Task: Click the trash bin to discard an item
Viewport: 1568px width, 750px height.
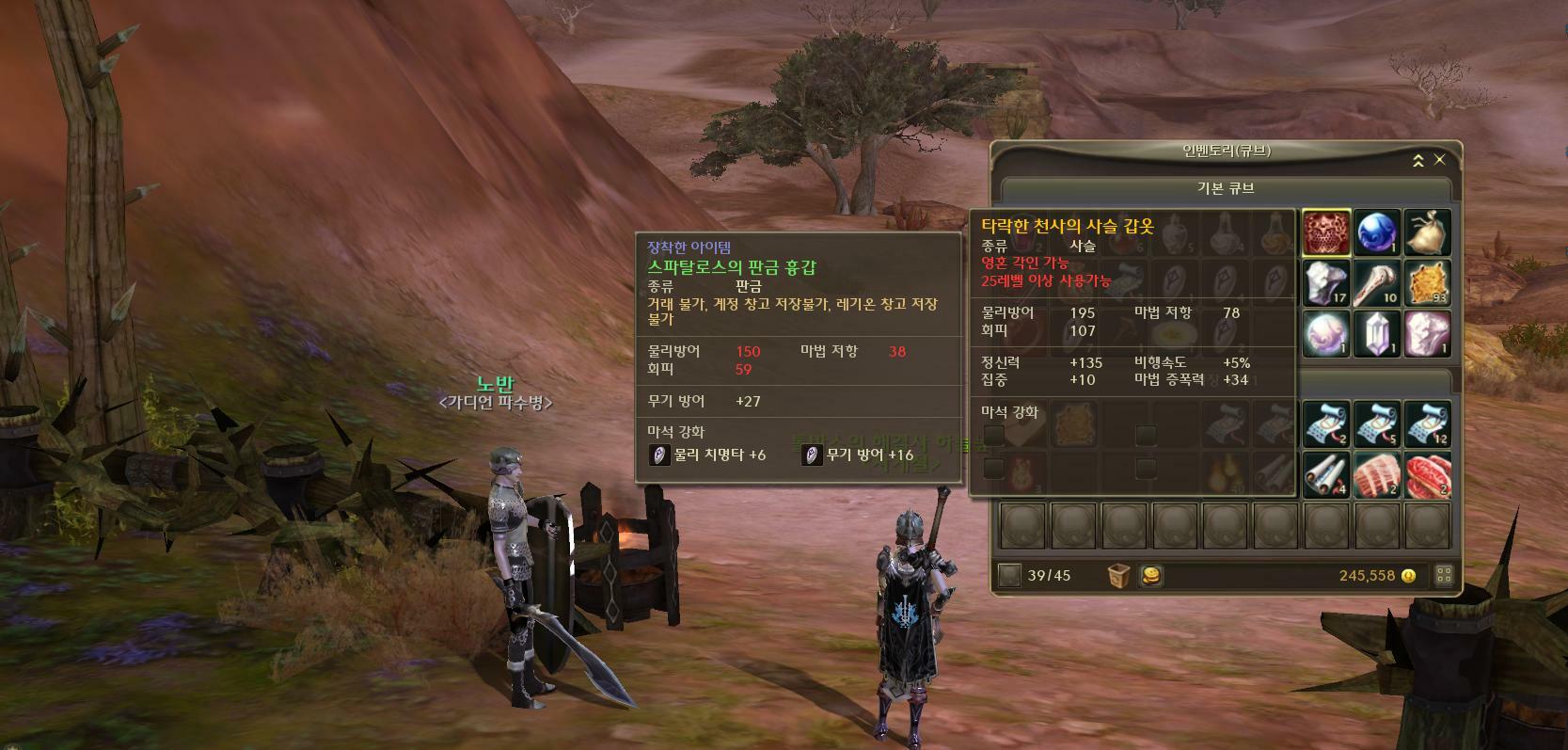Action: [x=1118, y=575]
